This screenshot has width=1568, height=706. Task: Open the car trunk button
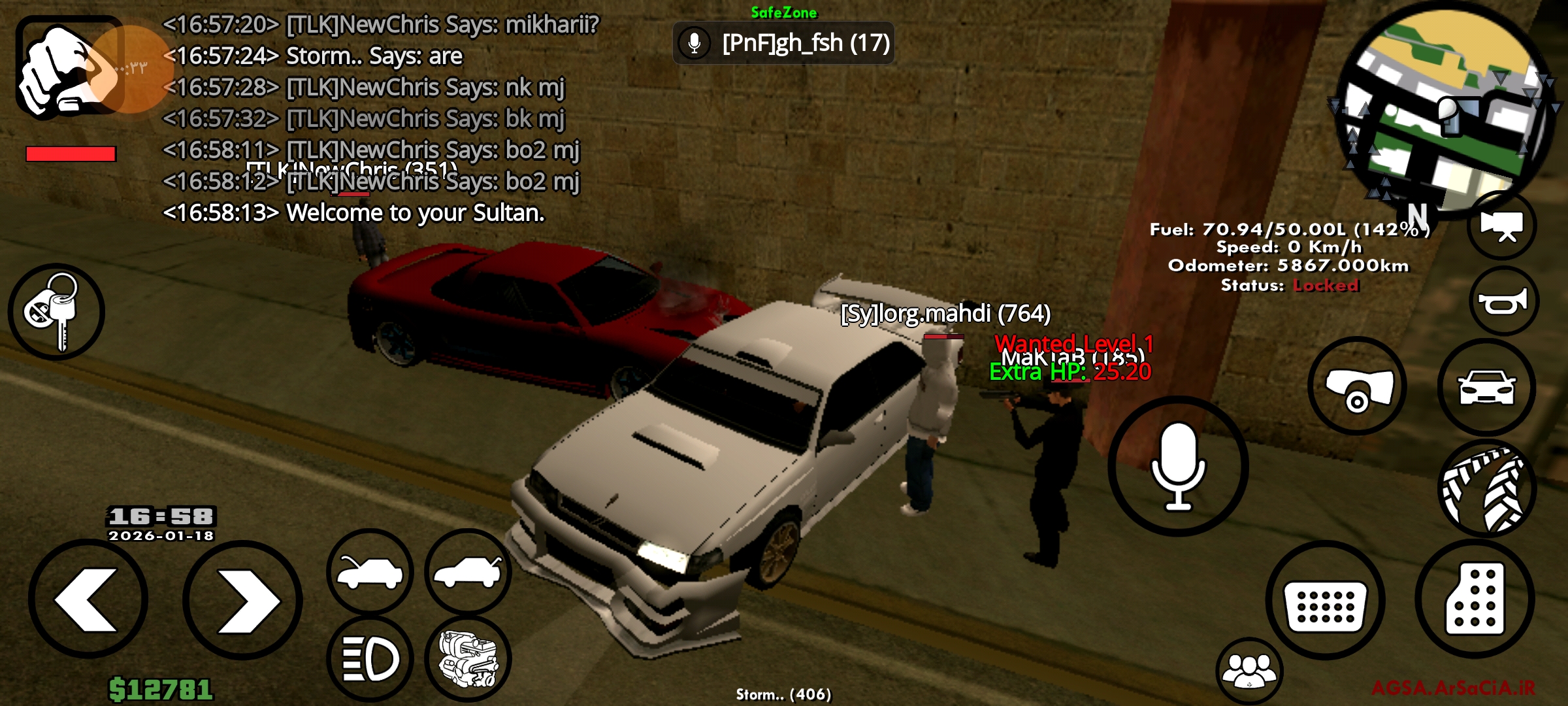[468, 572]
